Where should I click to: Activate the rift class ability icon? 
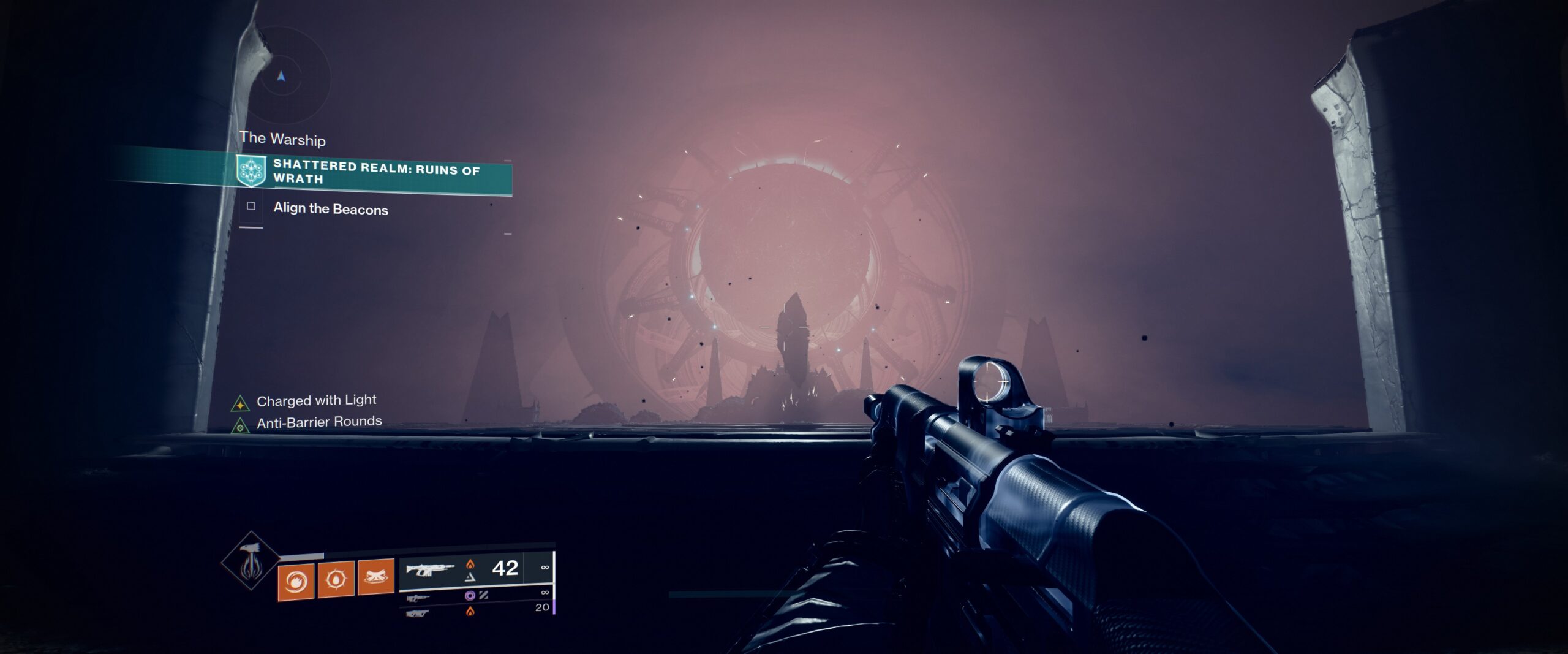point(375,577)
